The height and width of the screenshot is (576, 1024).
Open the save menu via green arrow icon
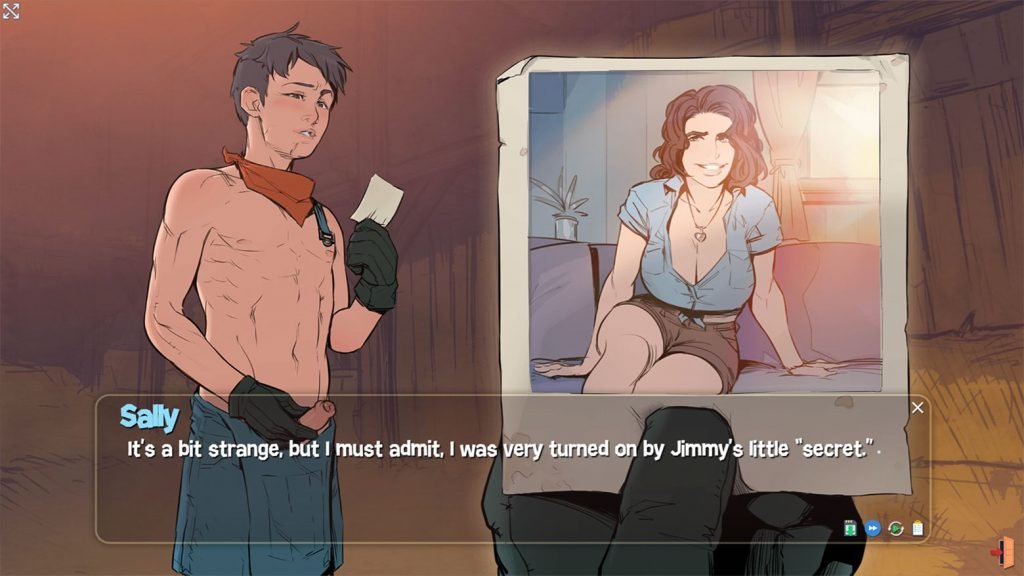pyautogui.click(x=850, y=528)
